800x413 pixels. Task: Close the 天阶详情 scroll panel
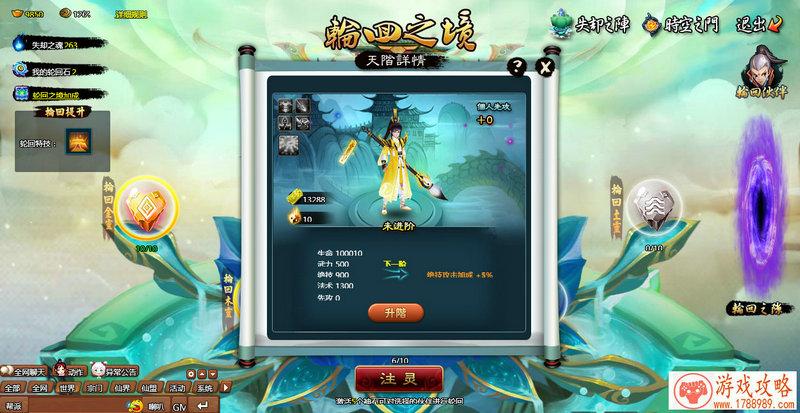(545, 67)
